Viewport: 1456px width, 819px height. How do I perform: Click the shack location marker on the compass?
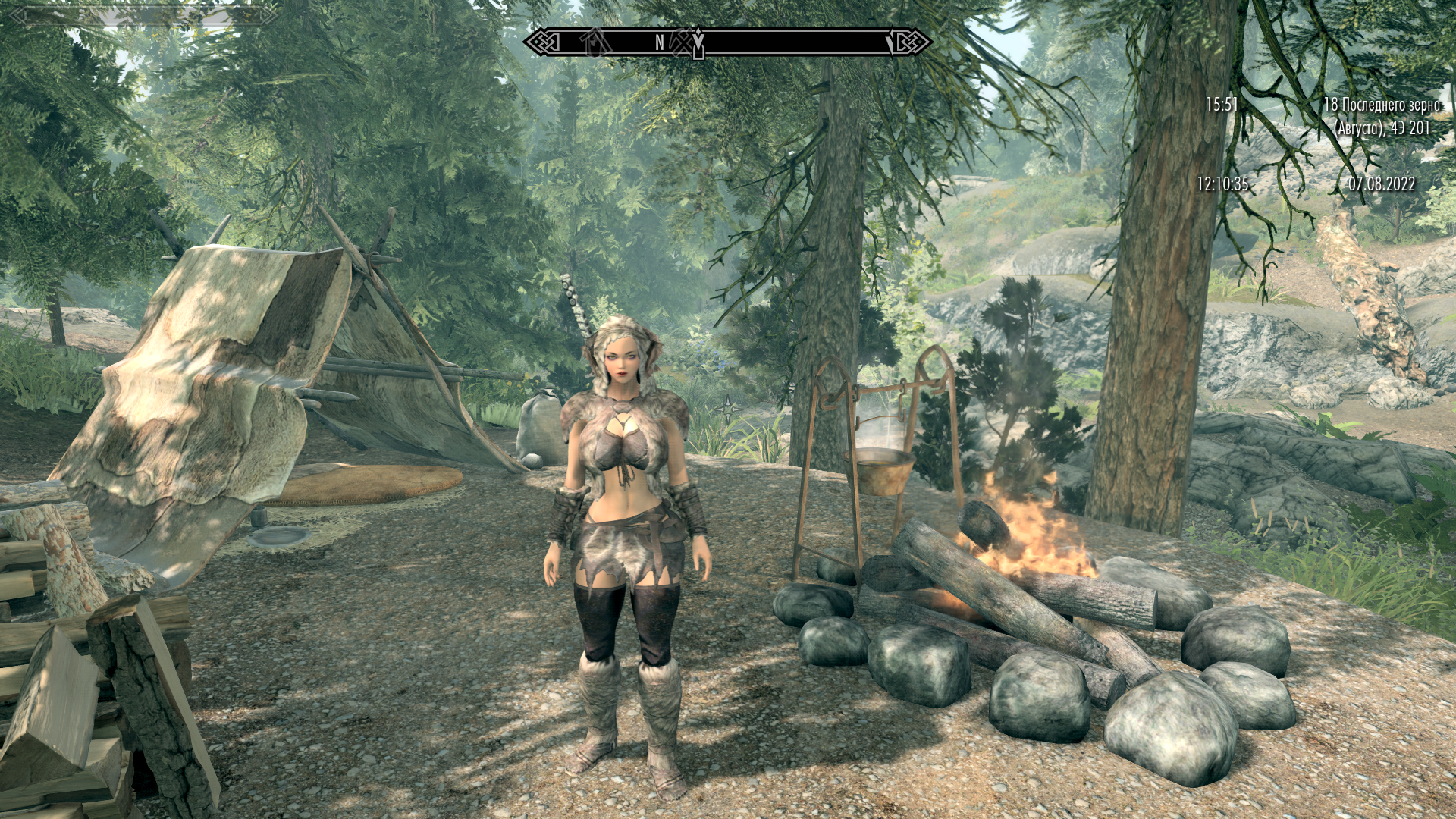[x=596, y=42]
